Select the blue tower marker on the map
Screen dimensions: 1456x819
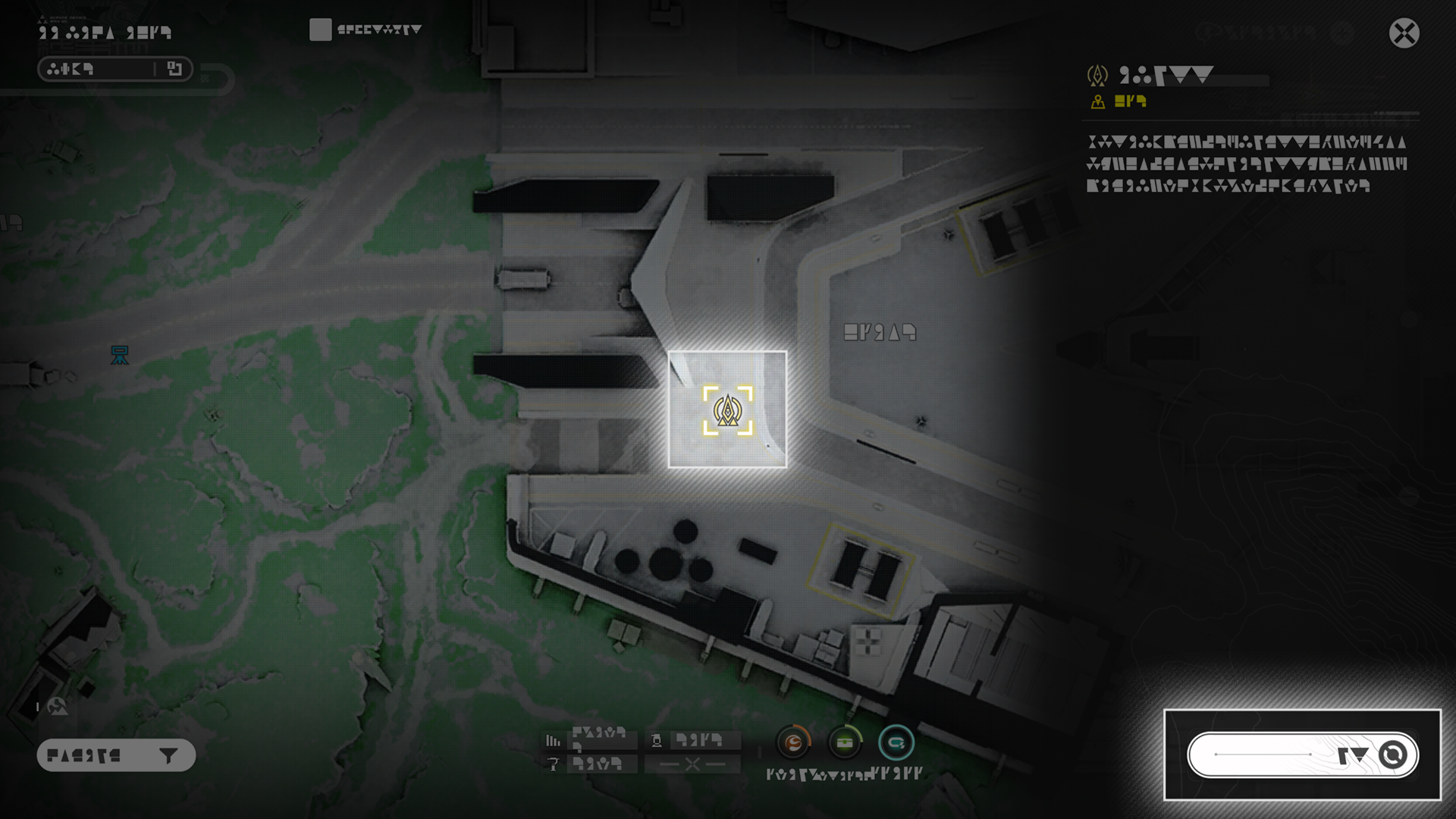120,355
